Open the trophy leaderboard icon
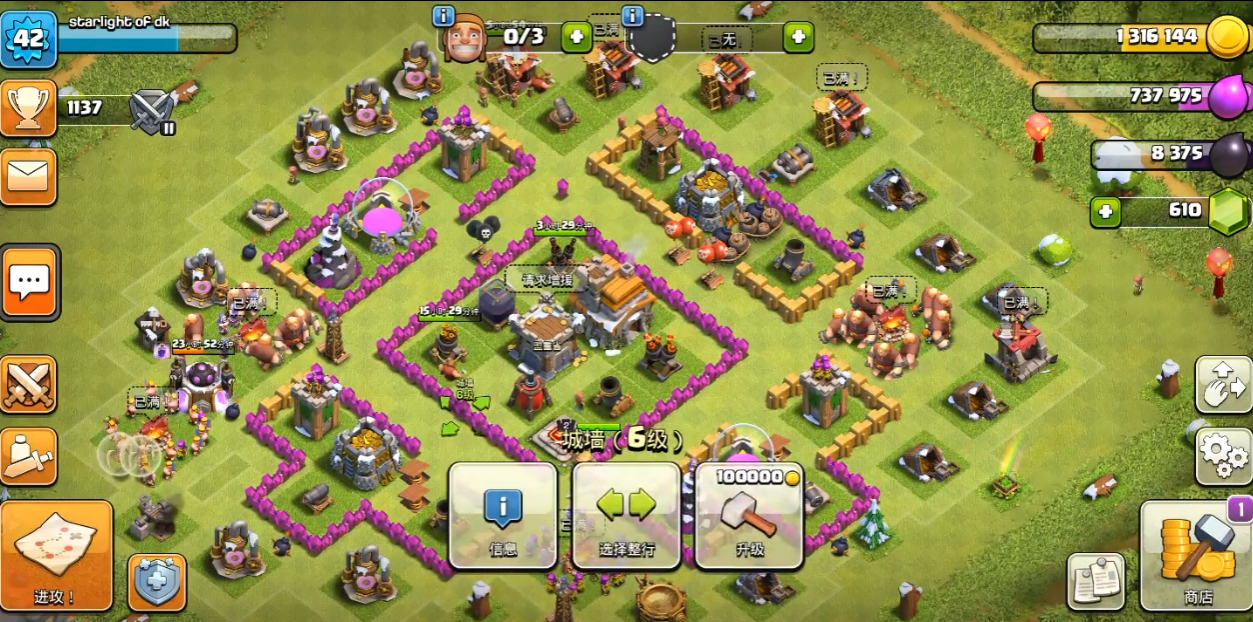This screenshot has height=622, width=1253. click(28, 107)
